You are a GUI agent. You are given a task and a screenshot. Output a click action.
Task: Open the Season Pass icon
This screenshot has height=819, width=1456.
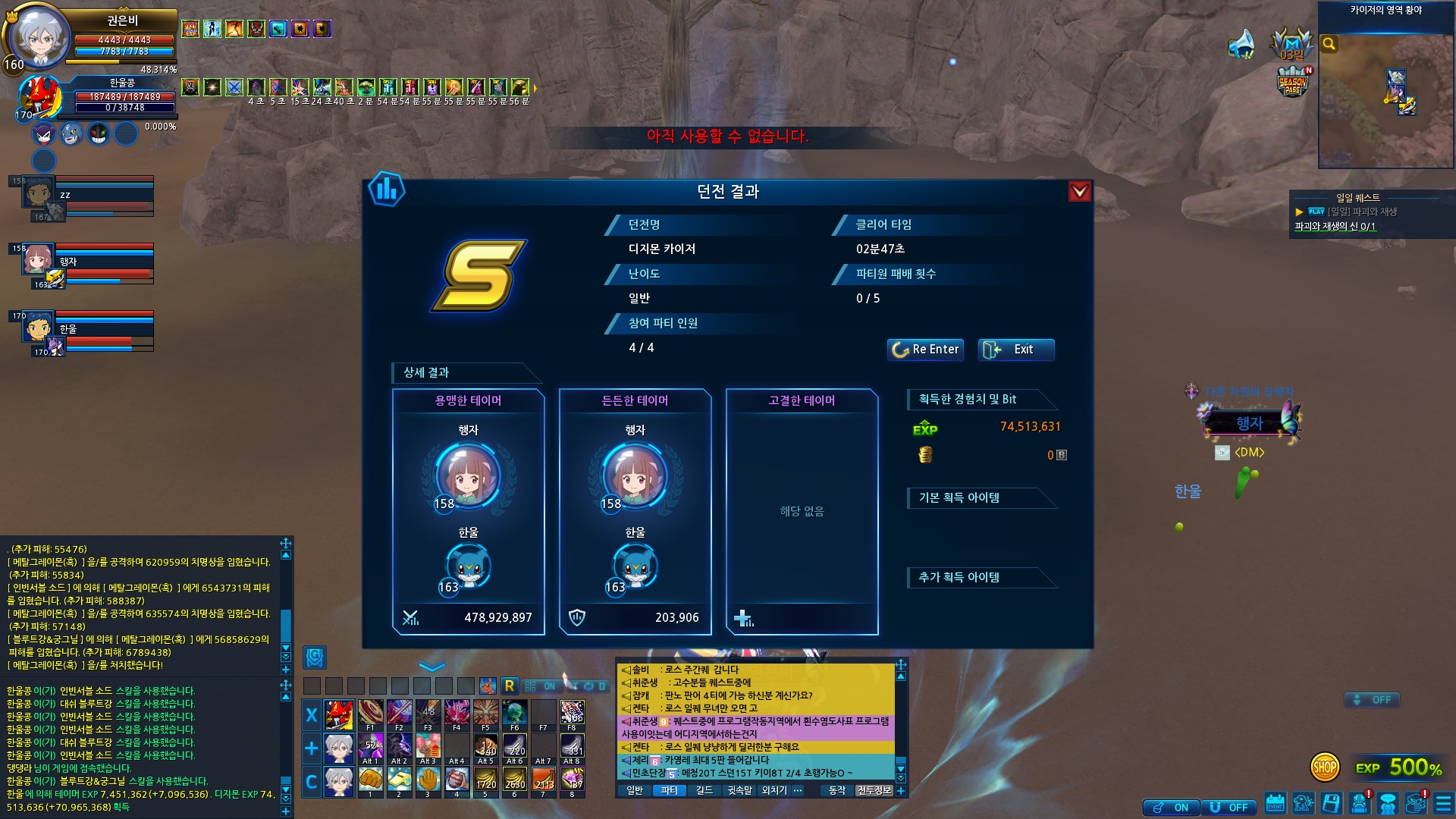[1293, 82]
